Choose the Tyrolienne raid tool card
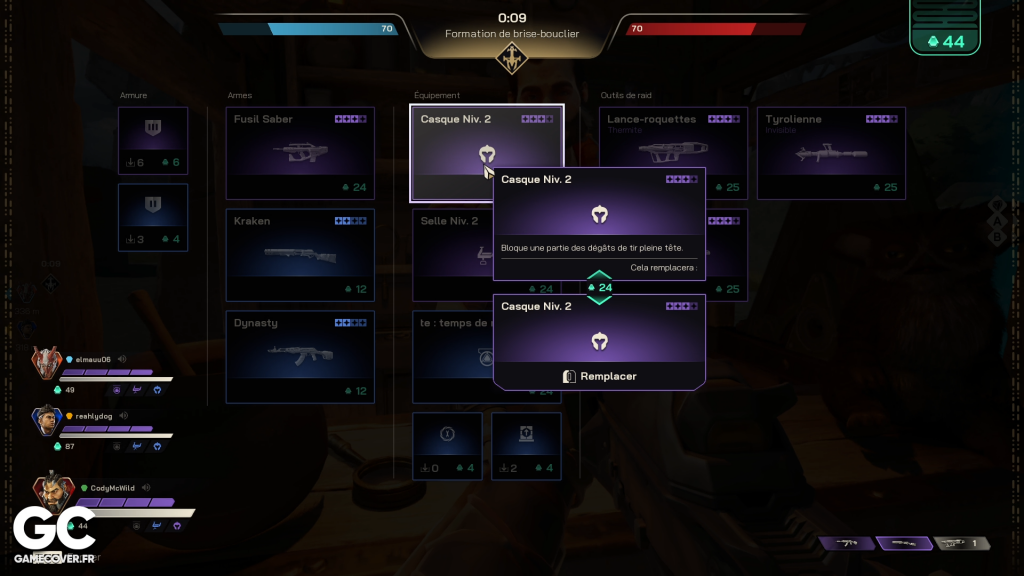 click(831, 153)
